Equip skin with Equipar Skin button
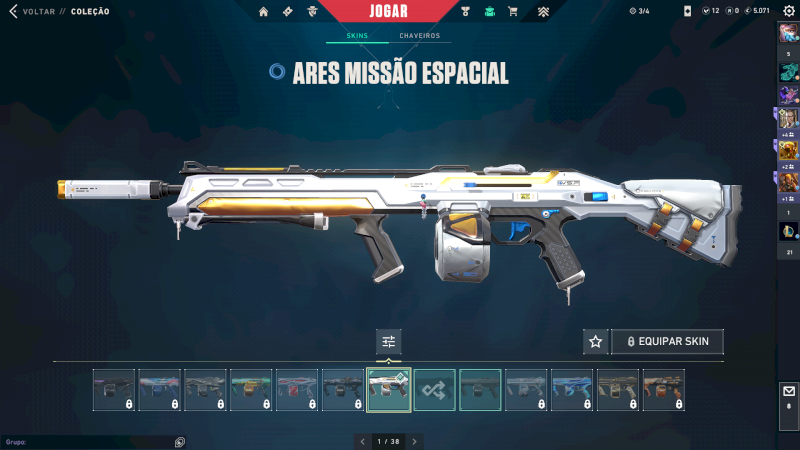The width and height of the screenshot is (800, 450). 667,342
